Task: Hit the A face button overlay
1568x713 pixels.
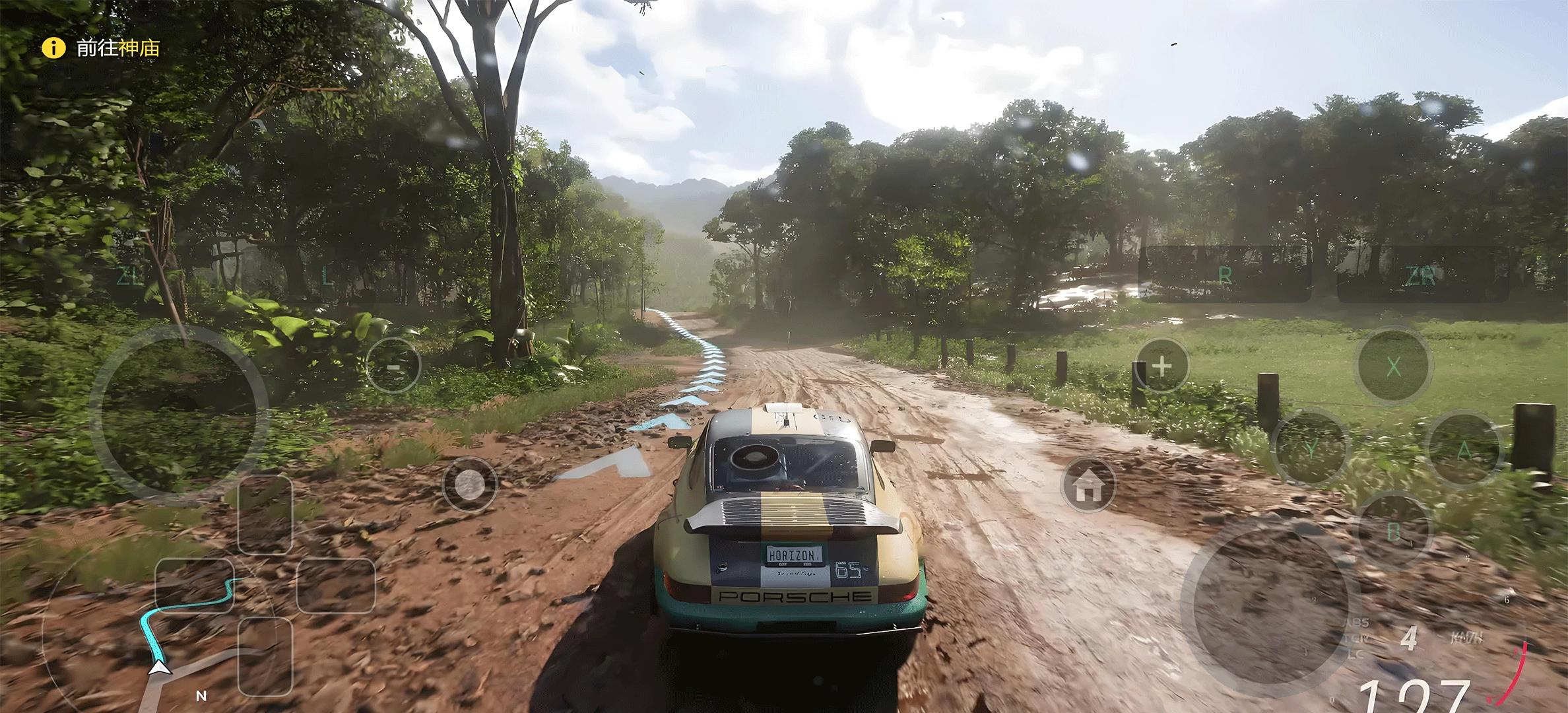Action: click(1465, 450)
